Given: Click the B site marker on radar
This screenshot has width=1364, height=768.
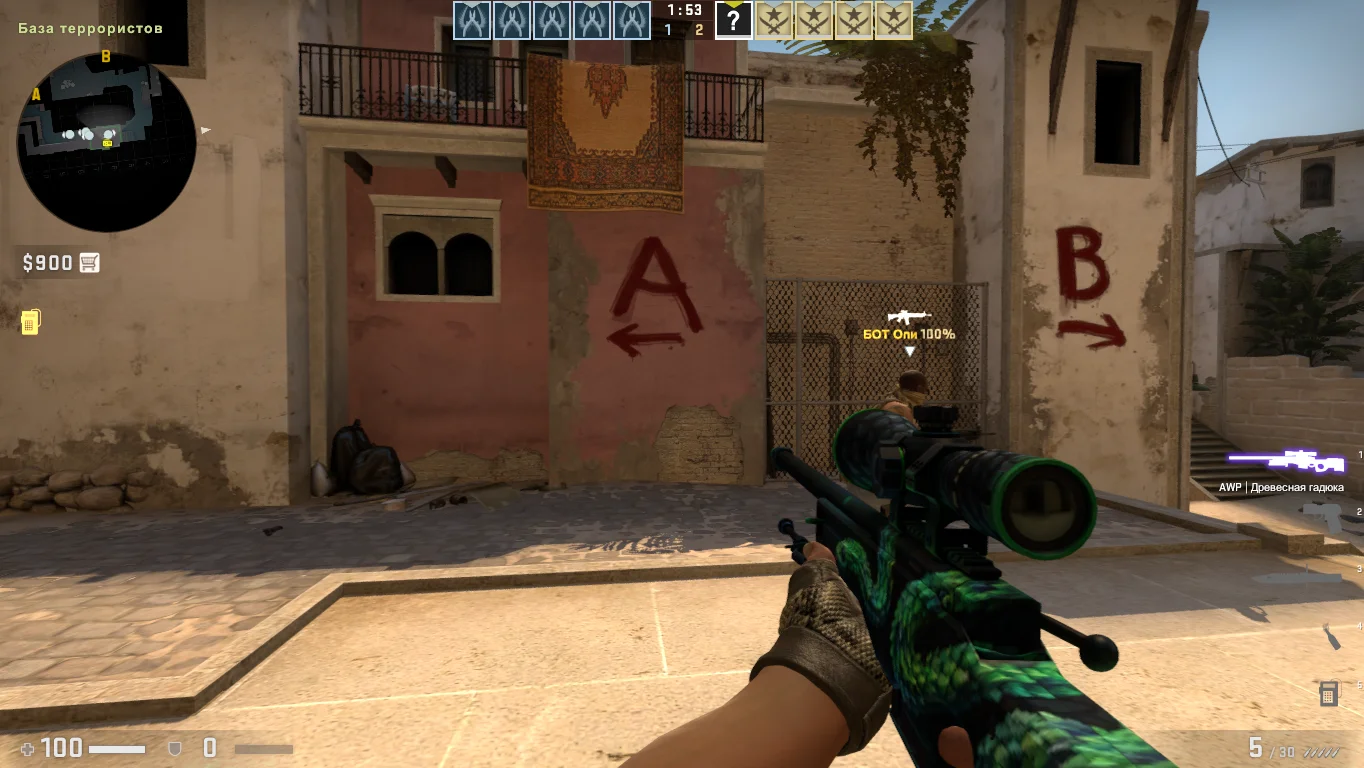Looking at the screenshot, I should tap(105, 58).
